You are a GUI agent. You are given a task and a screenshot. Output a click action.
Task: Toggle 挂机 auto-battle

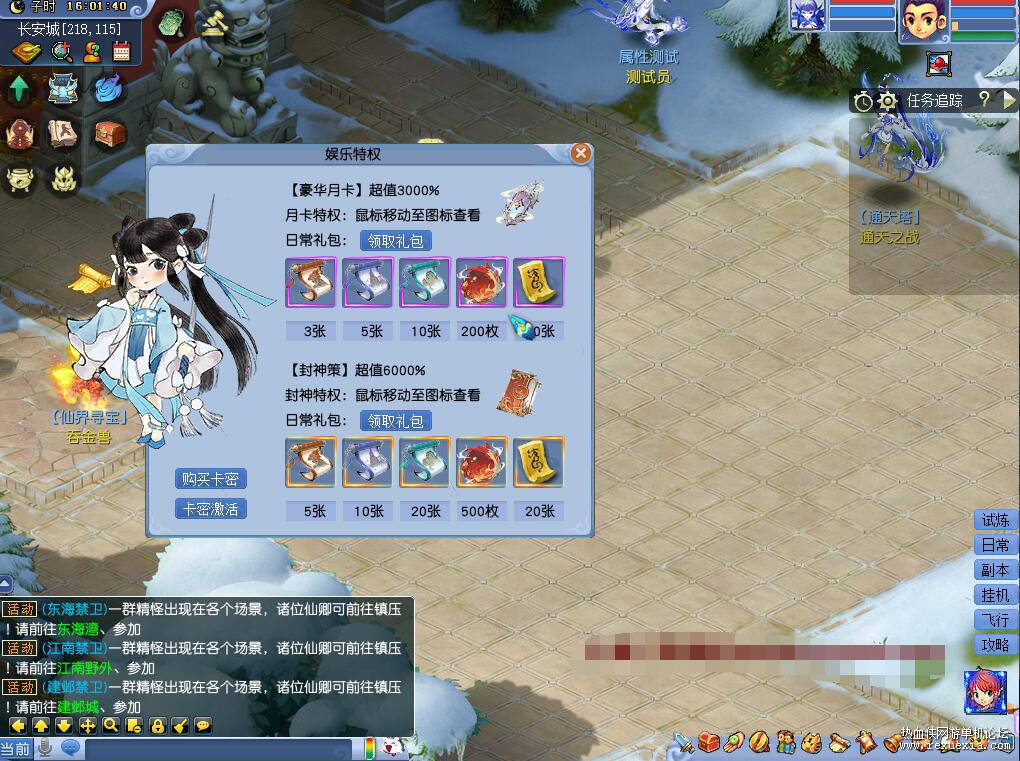coord(995,595)
